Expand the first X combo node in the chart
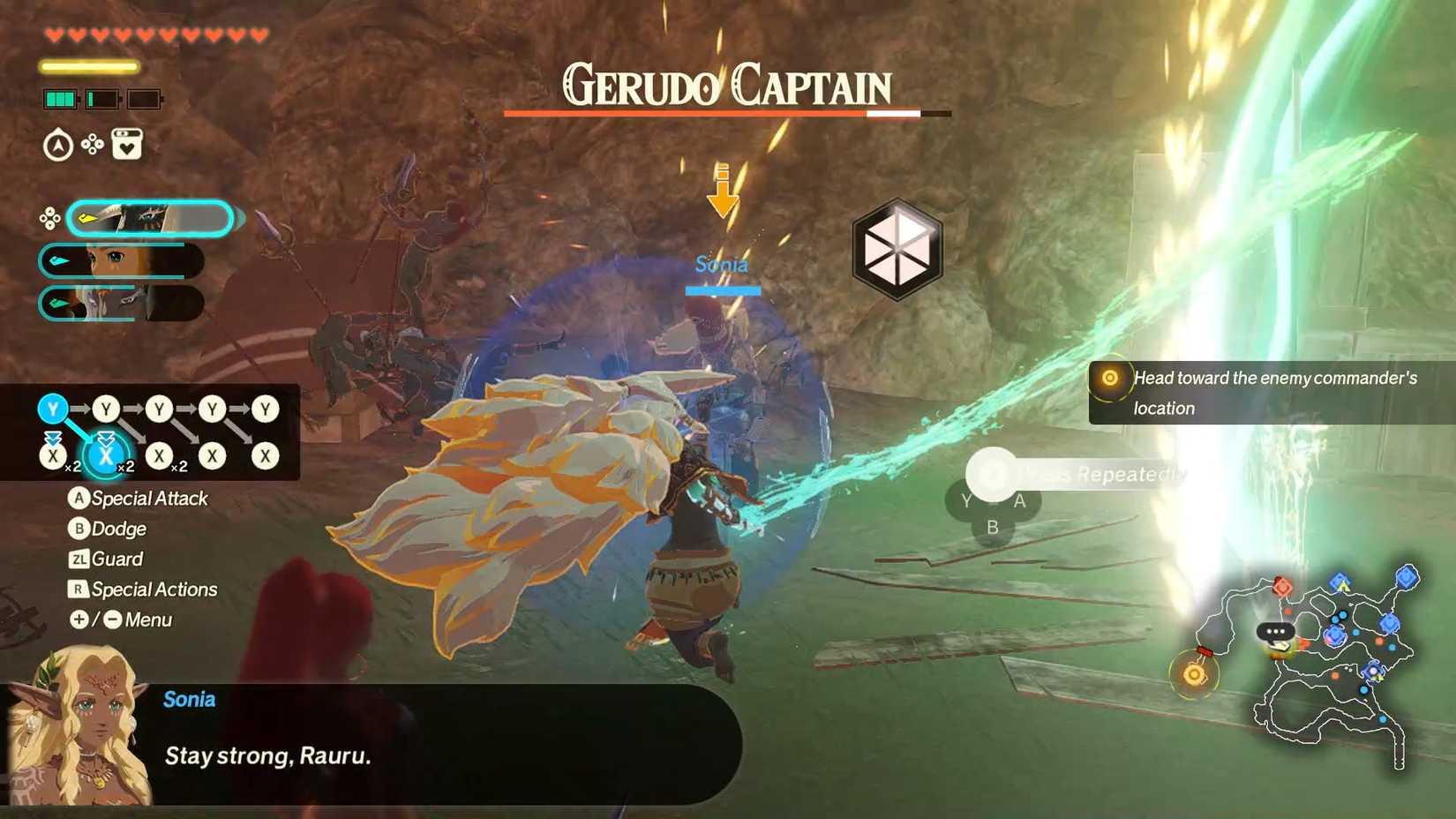 [x=53, y=455]
